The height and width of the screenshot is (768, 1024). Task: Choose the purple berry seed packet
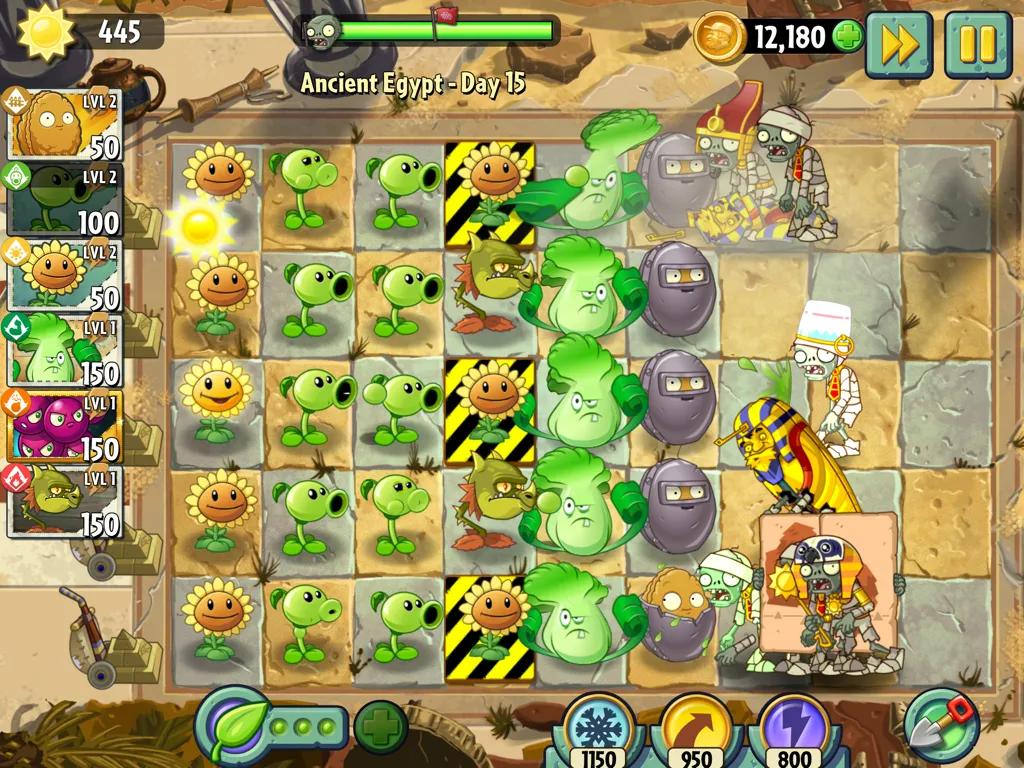click(64, 425)
